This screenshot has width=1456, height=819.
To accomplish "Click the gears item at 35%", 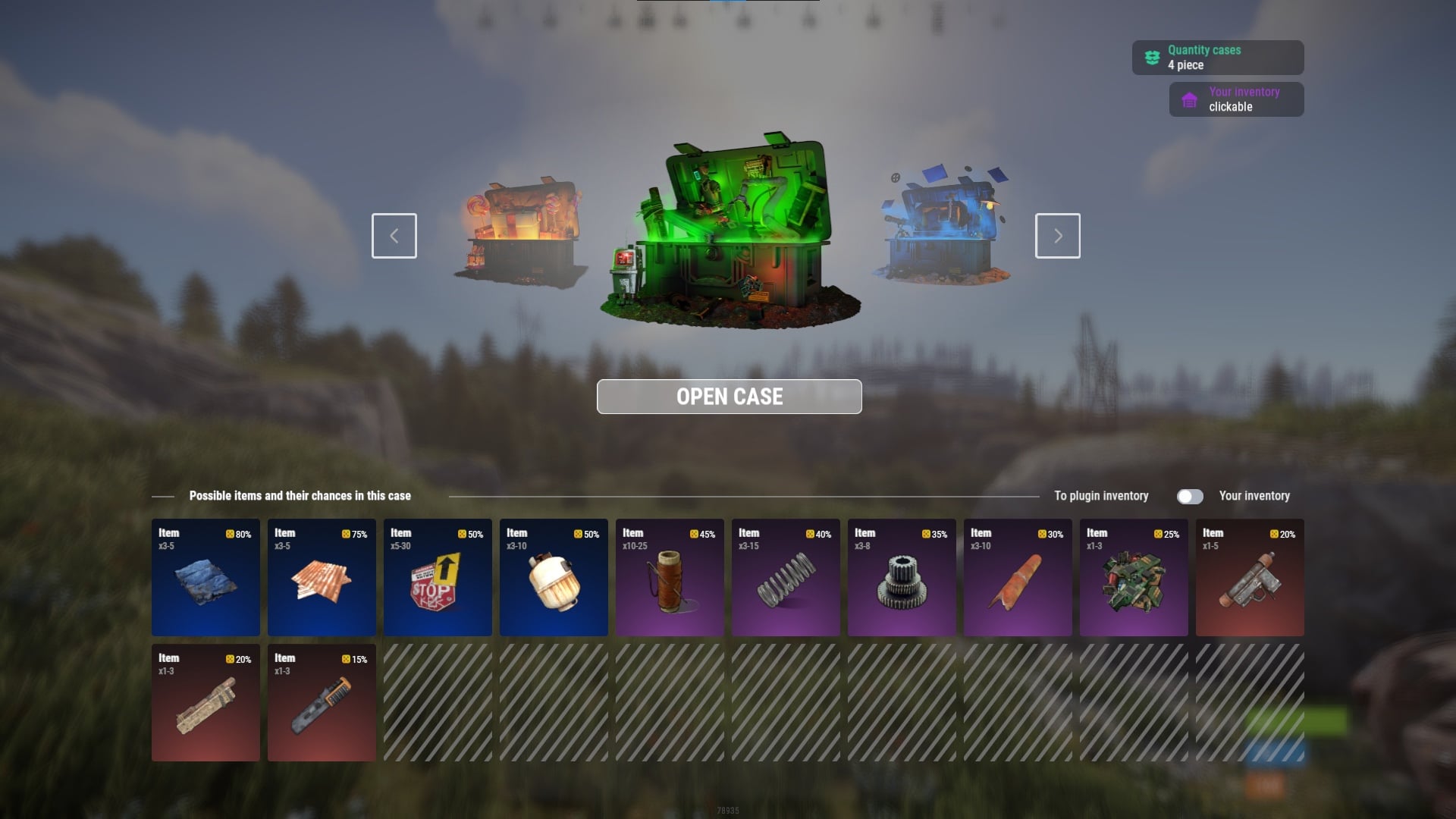I will (902, 577).
